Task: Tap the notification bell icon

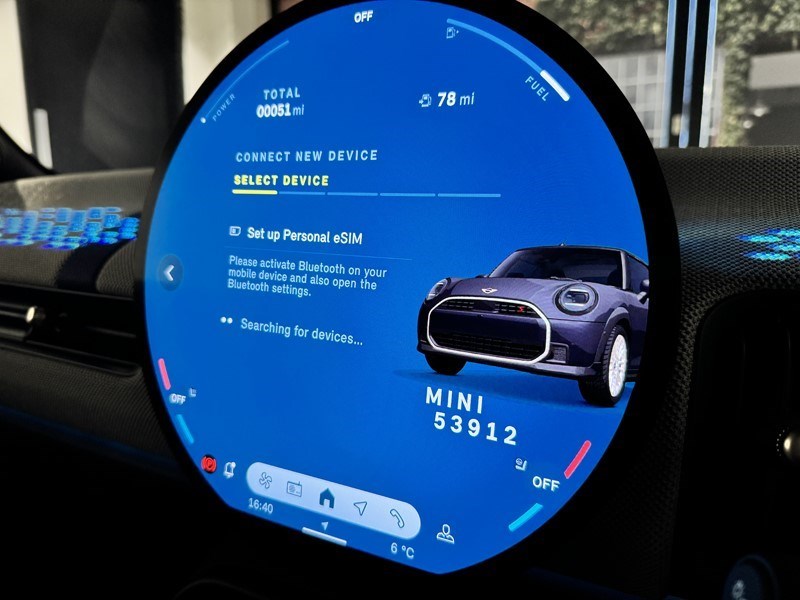Action: click(229, 469)
